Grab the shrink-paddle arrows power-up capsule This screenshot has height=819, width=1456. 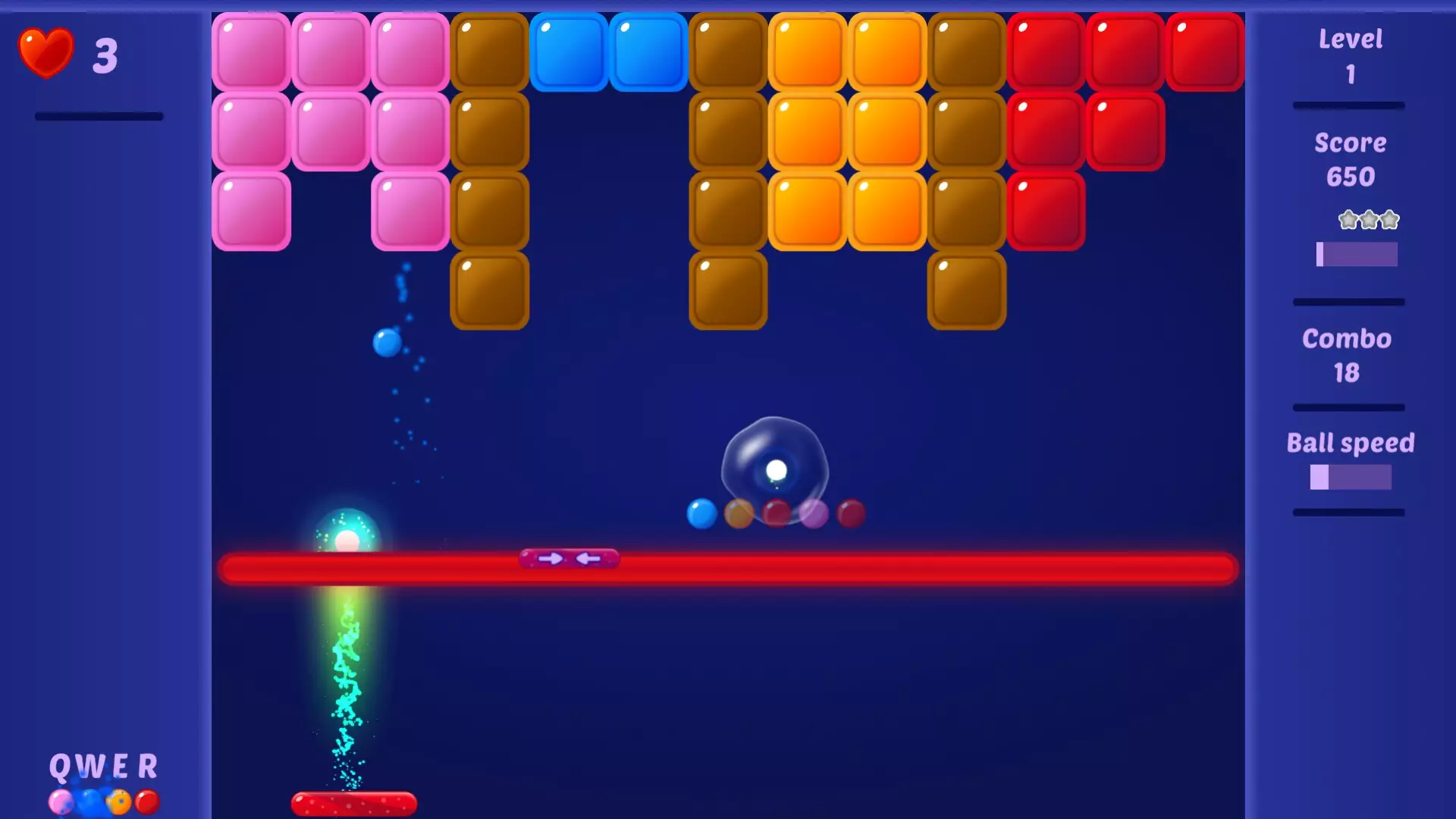(x=567, y=559)
